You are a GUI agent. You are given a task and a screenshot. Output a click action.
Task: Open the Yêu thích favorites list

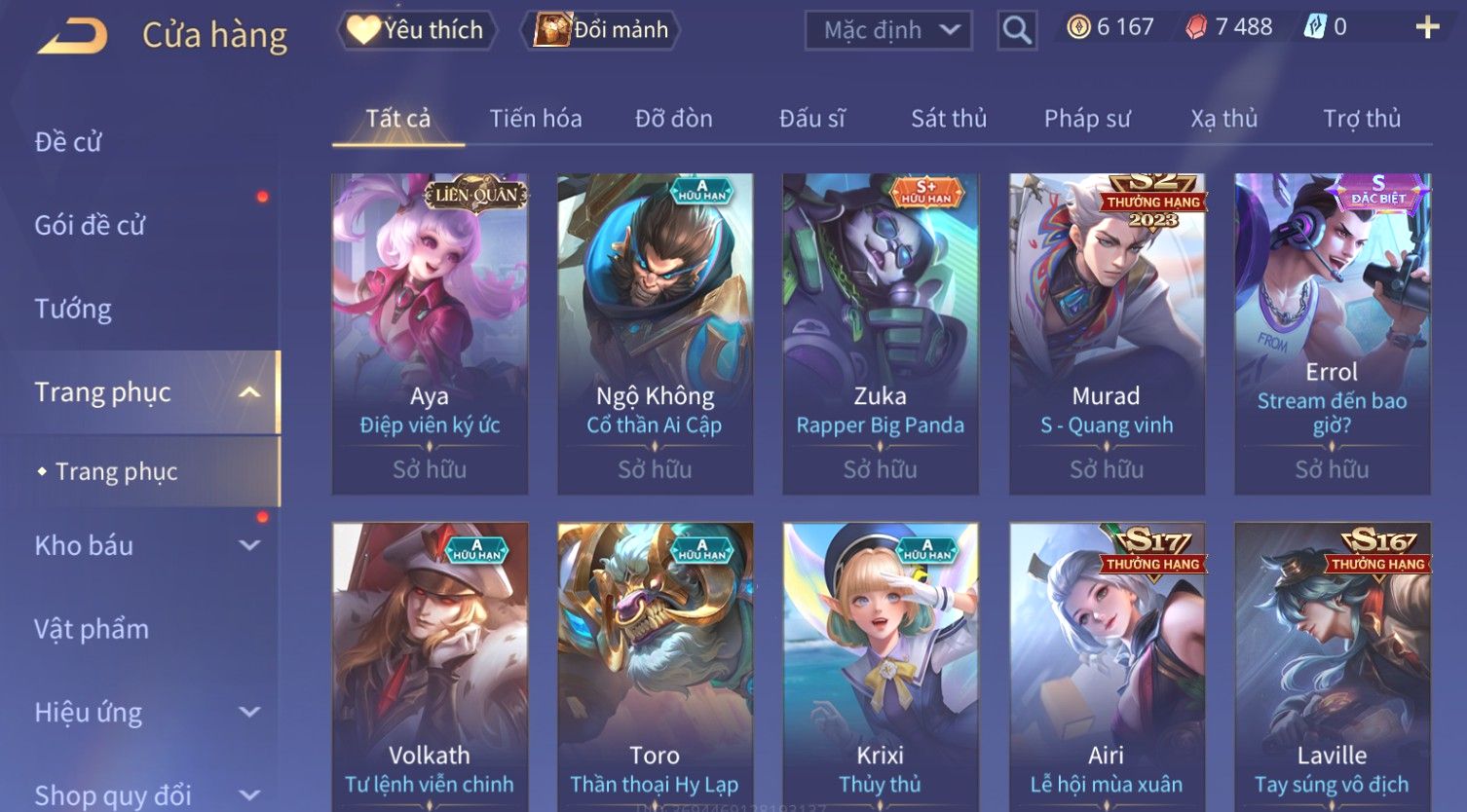click(x=417, y=30)
